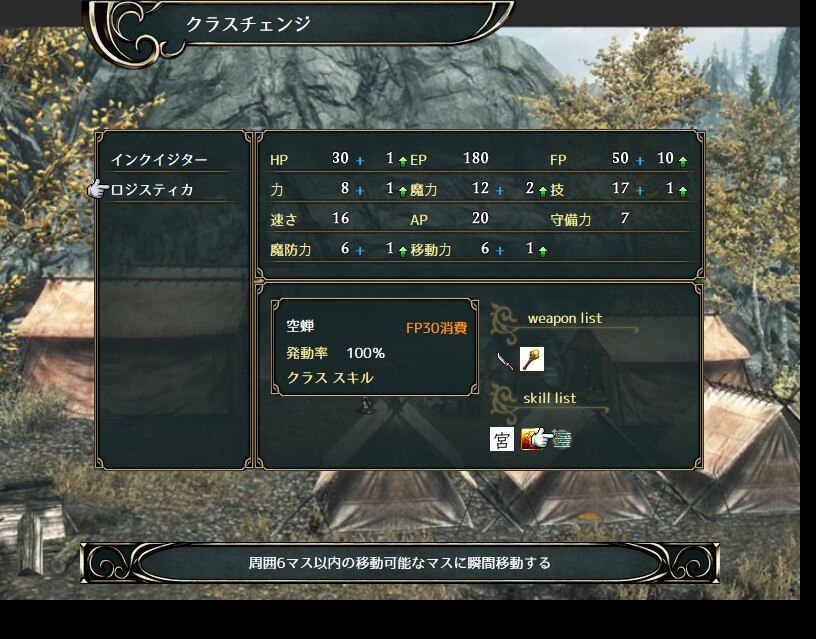The image size is (816, 639).
Task: Choose the fiery red skill icon
Action: coord(529,438)
